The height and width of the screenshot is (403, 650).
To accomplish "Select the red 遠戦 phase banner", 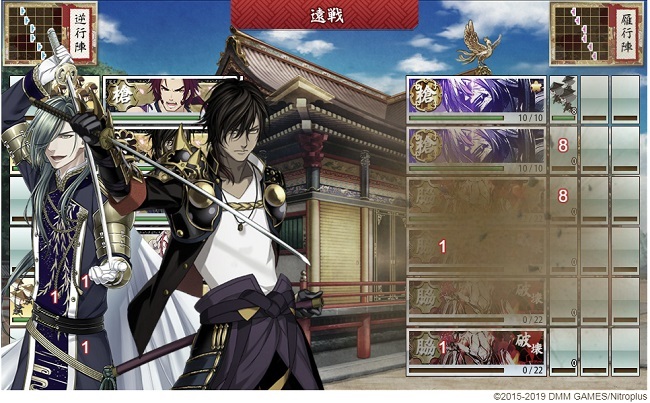I will click(325, 16).
